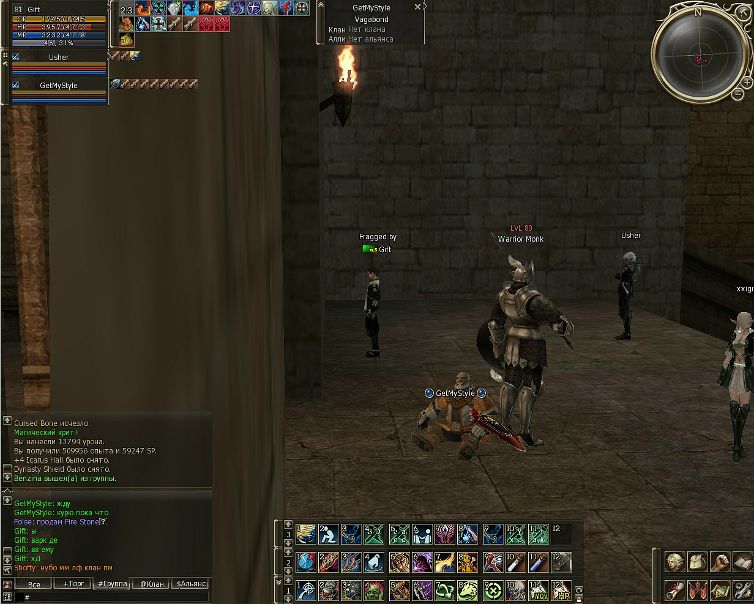Switch to the @Клан clan chat tab

152,583
